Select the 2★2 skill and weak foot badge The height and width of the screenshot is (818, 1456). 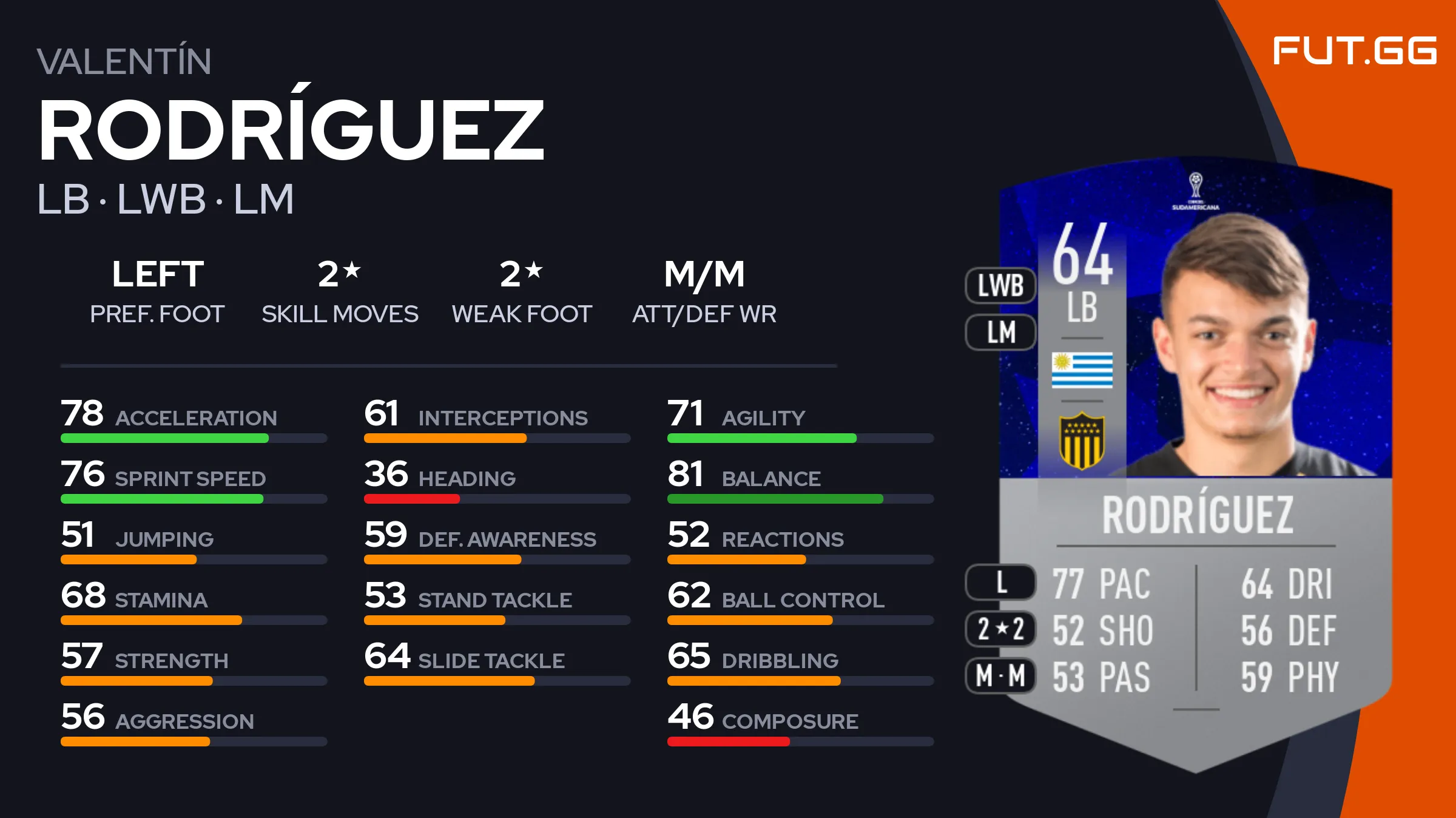pos(1000,629)
